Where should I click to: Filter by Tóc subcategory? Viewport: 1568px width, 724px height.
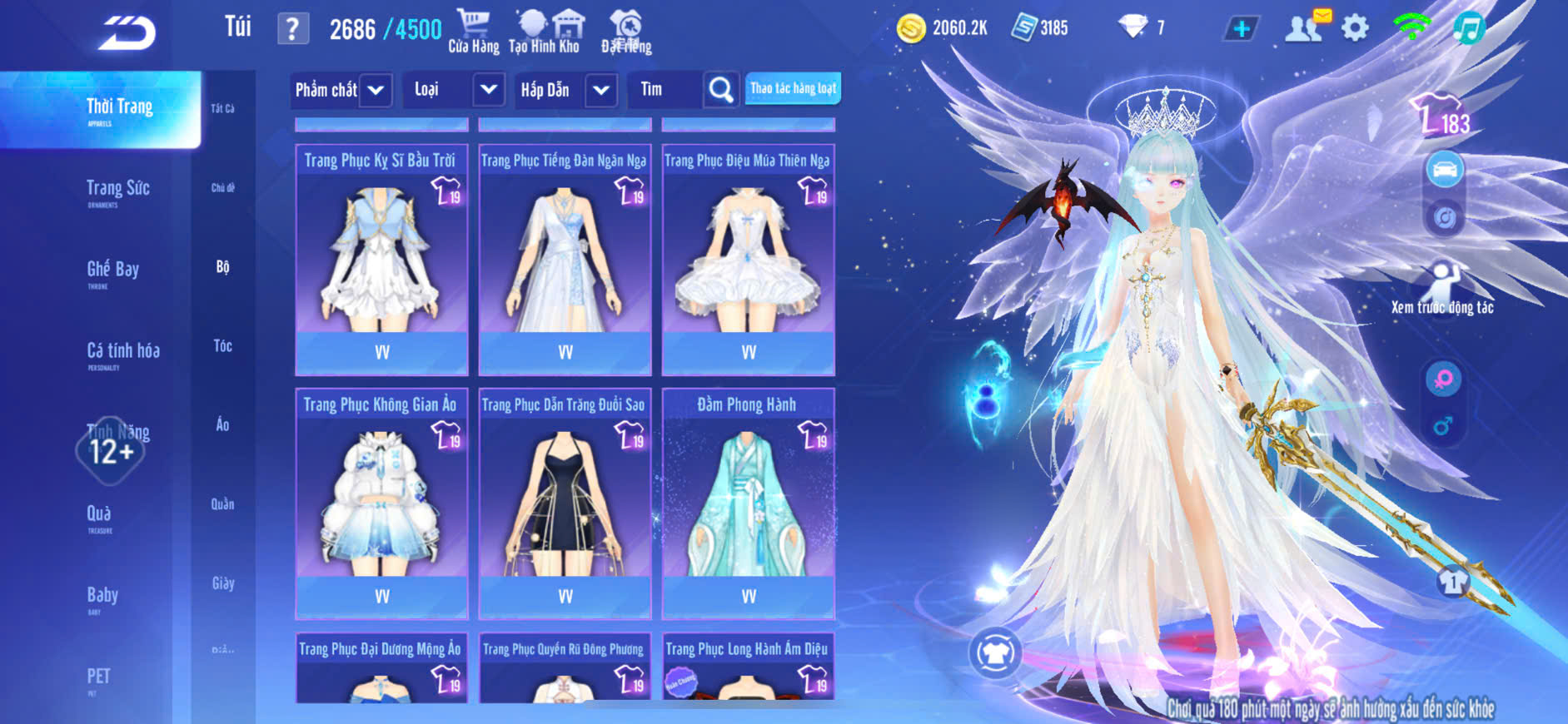tap(222, 346)
